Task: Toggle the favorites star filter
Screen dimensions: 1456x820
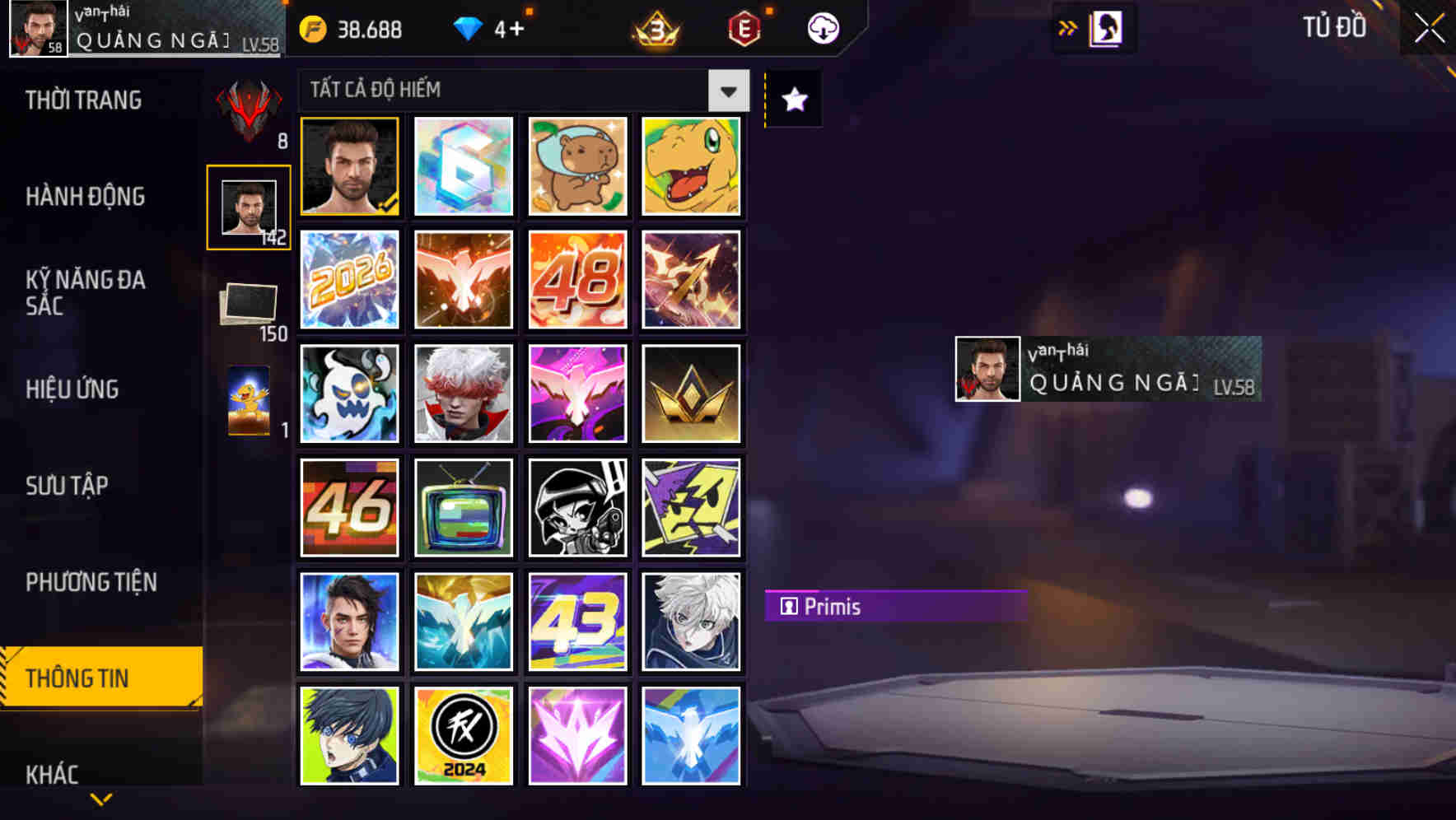Action: (793, 99)
